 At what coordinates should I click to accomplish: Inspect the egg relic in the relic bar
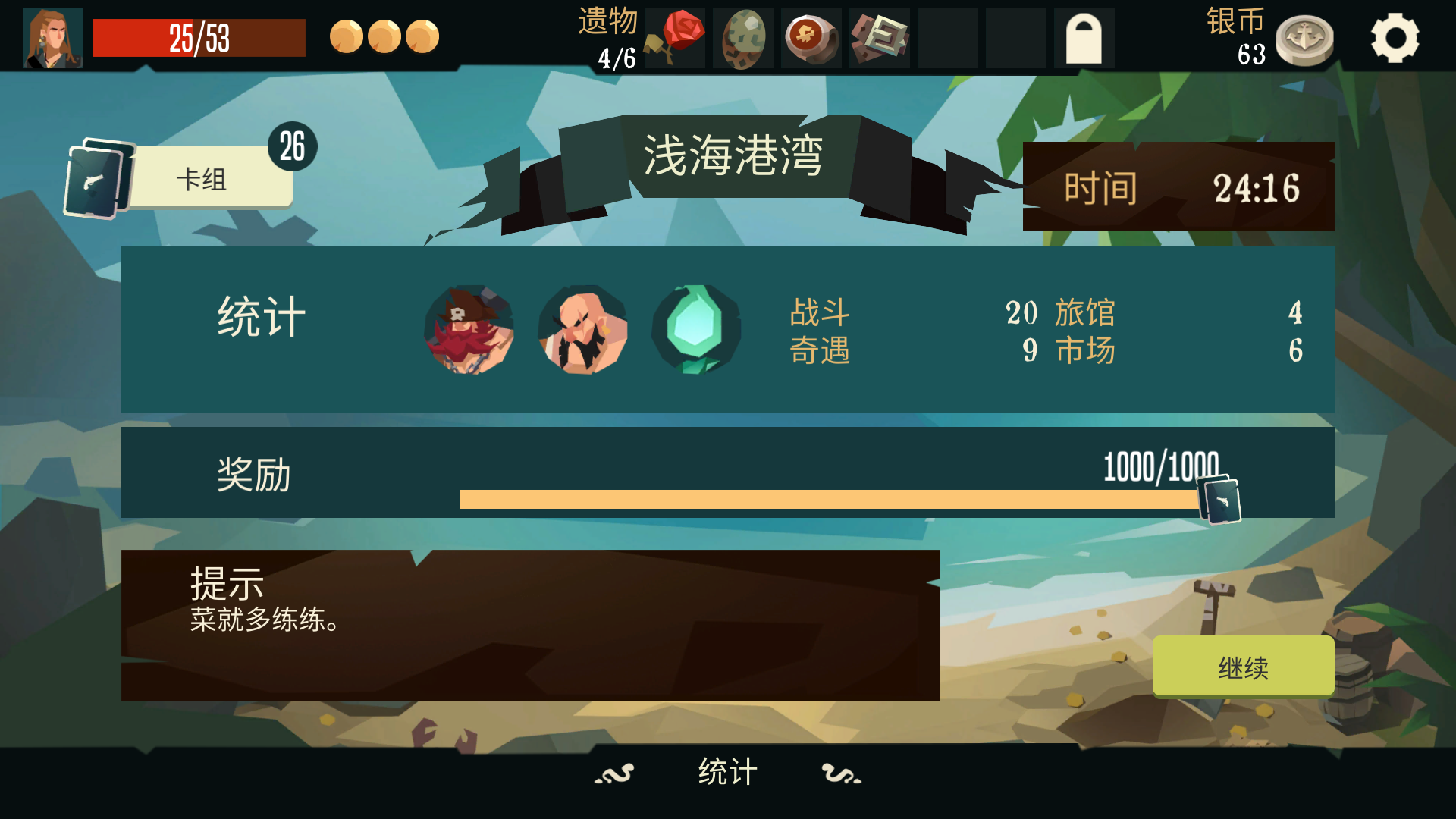coord(742,38)
